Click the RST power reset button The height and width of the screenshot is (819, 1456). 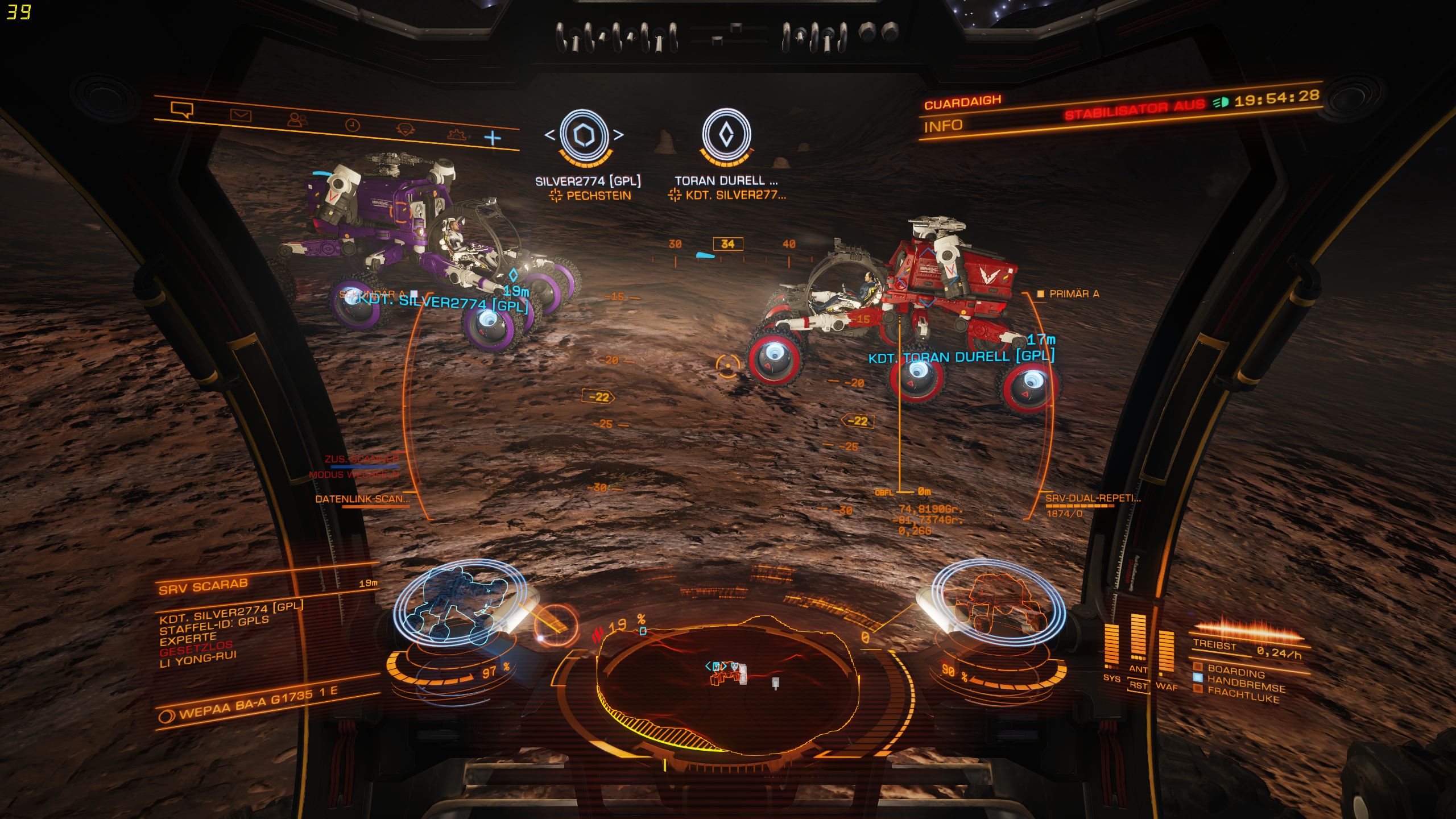pos(1138,685)
